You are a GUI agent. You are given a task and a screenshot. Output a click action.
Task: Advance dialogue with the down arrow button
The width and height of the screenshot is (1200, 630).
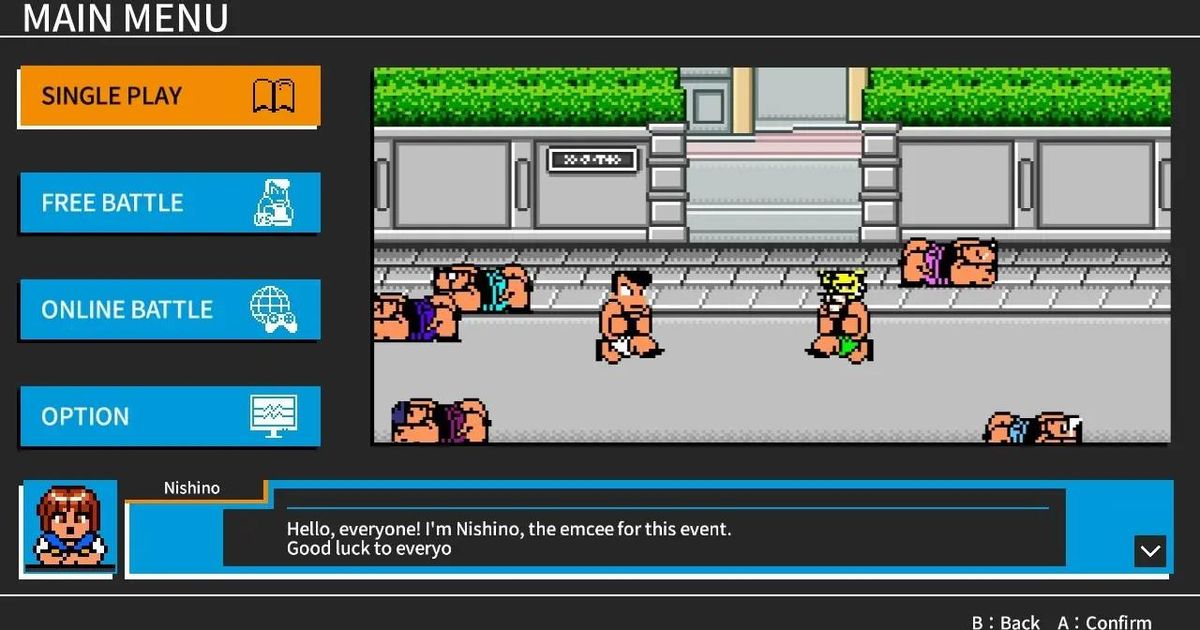click(1150, 551)
